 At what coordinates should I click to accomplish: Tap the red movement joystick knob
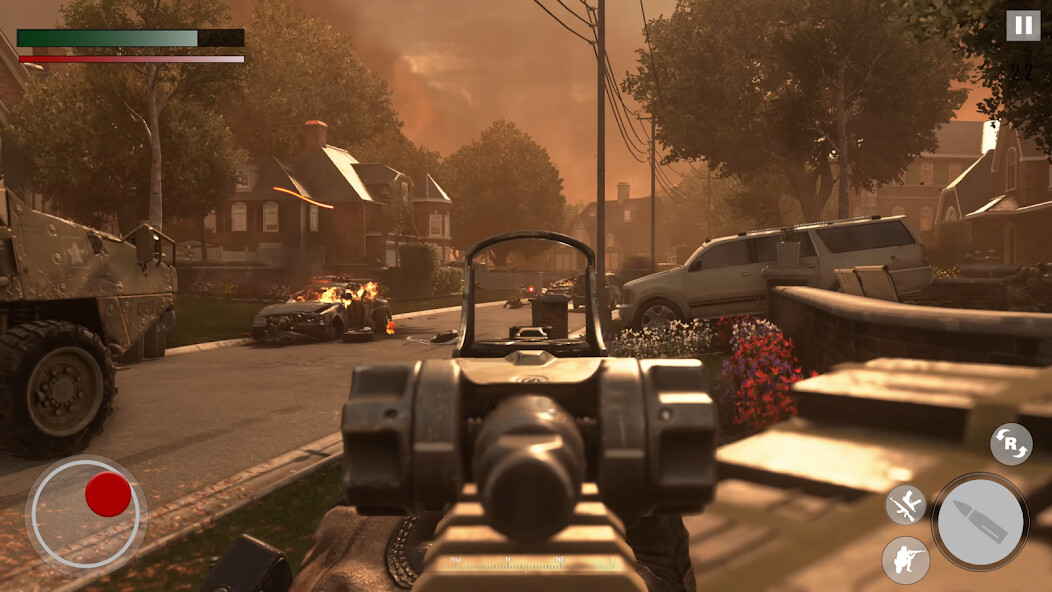pyautogui.click(x=108, y=494)
